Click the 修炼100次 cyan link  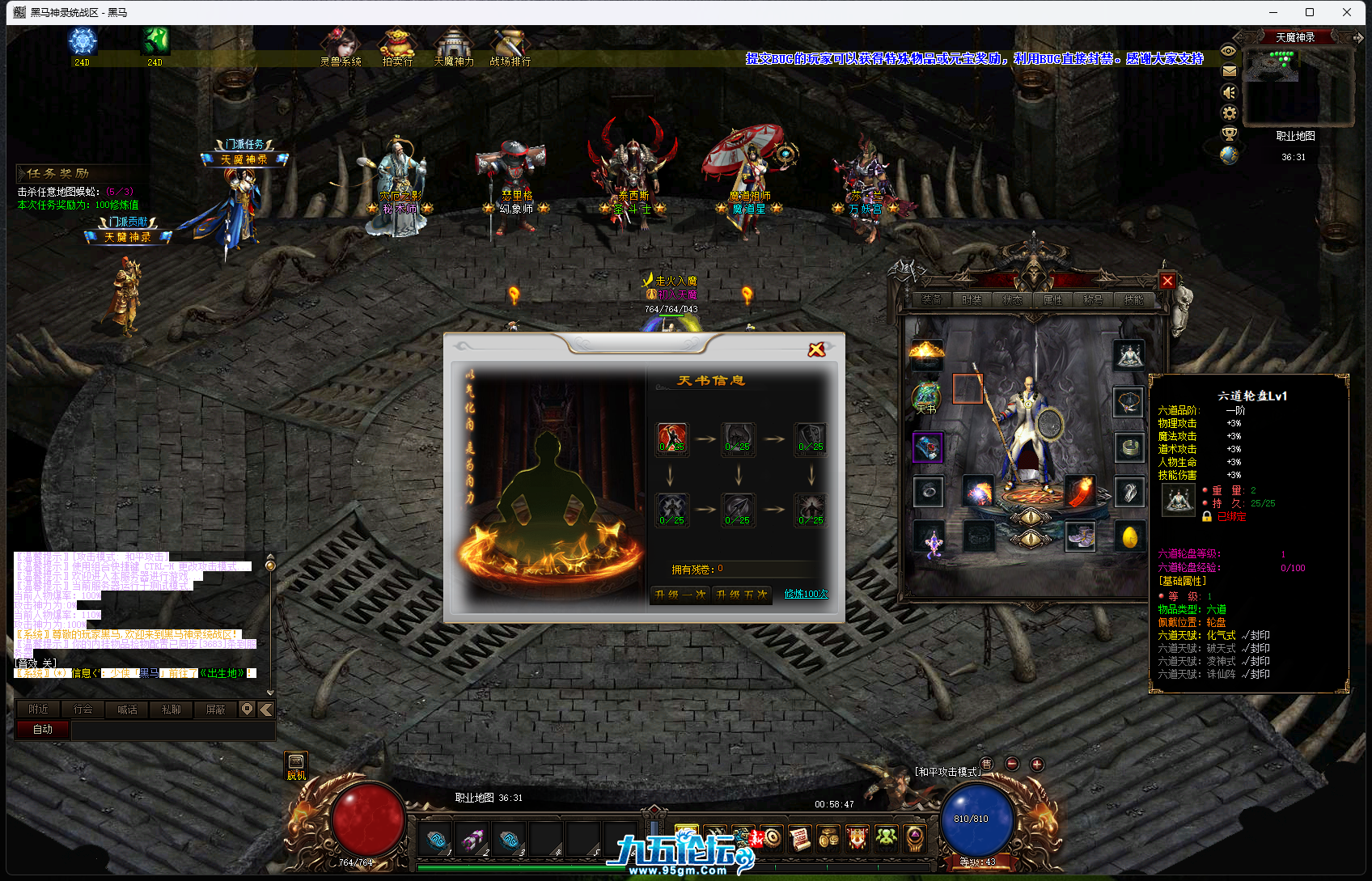pyautogui.click(x=806, y=595)
